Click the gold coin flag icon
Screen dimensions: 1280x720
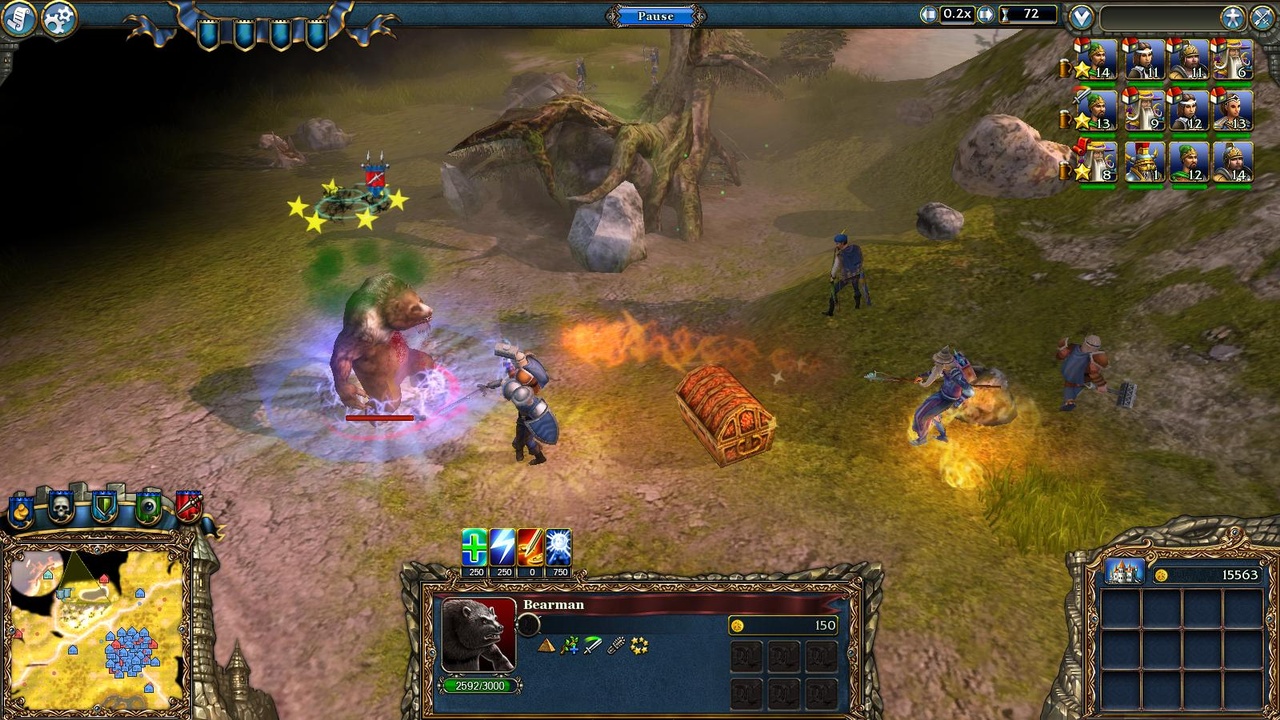(21, 510)
